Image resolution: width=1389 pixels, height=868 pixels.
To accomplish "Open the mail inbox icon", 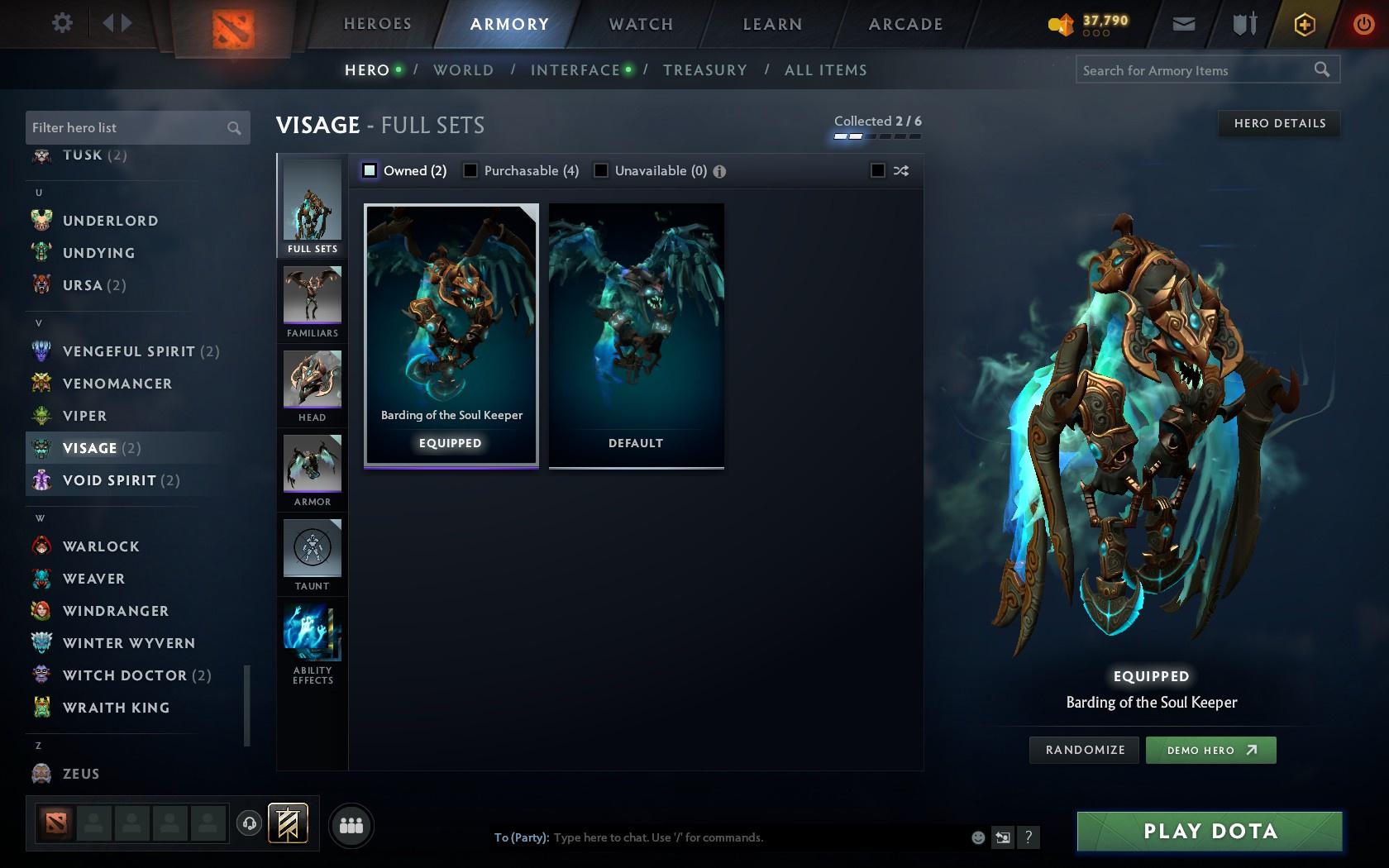I will pos(1183,24).
